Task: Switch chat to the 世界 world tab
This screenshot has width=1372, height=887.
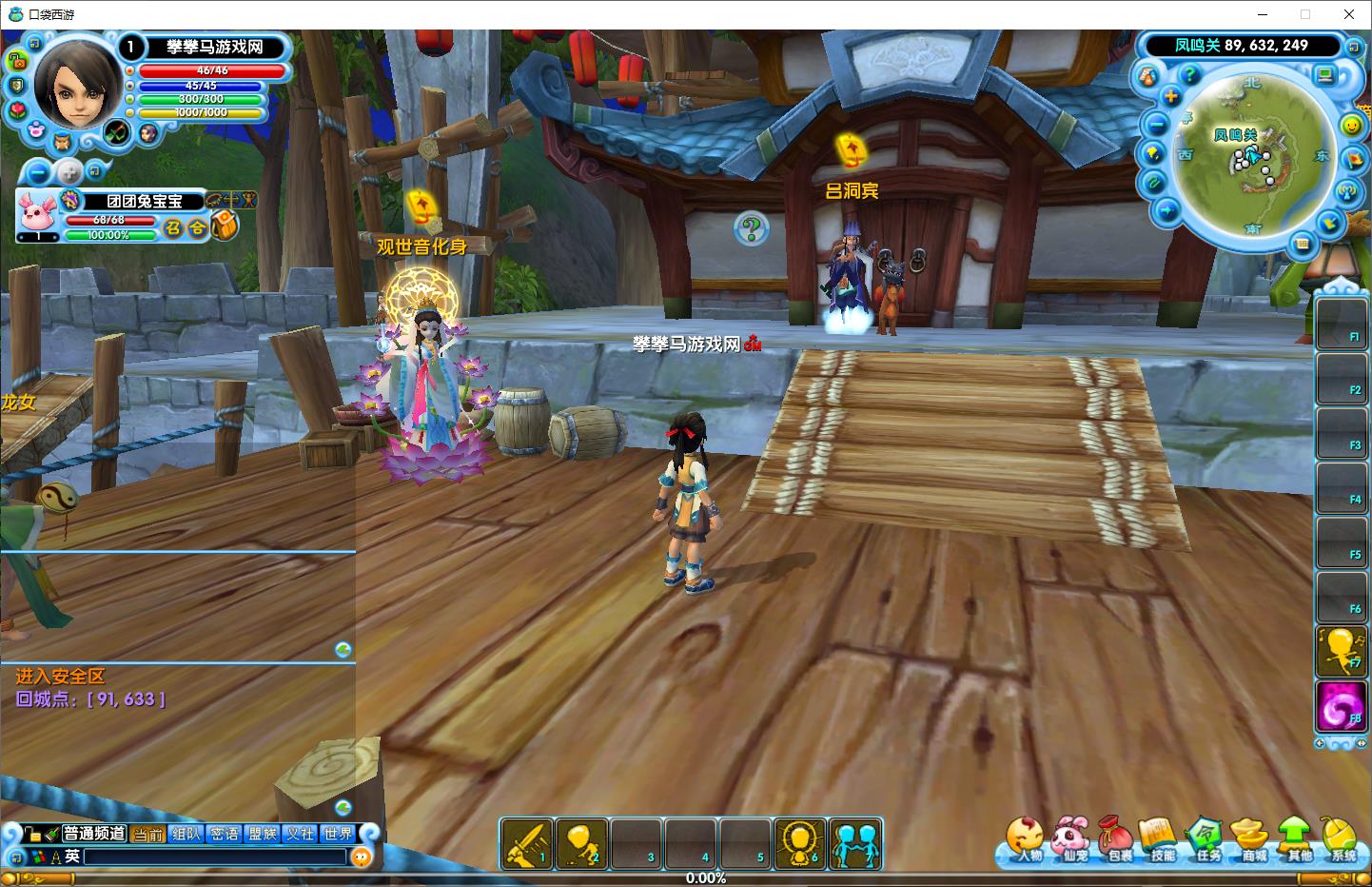Action: (x=338, y=834)
